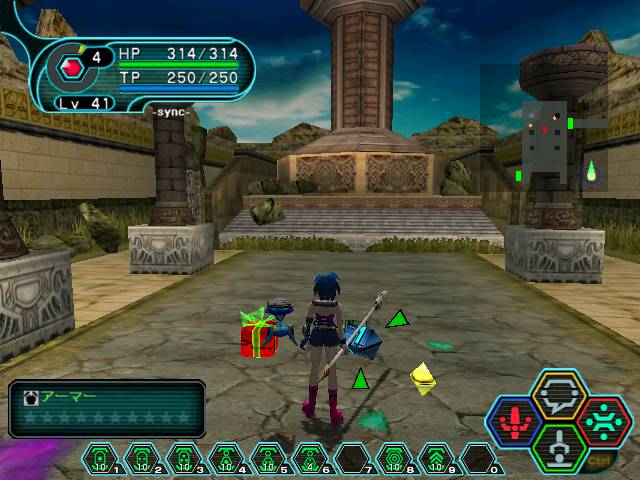Activate hotbar slot 5

(268, 459)
